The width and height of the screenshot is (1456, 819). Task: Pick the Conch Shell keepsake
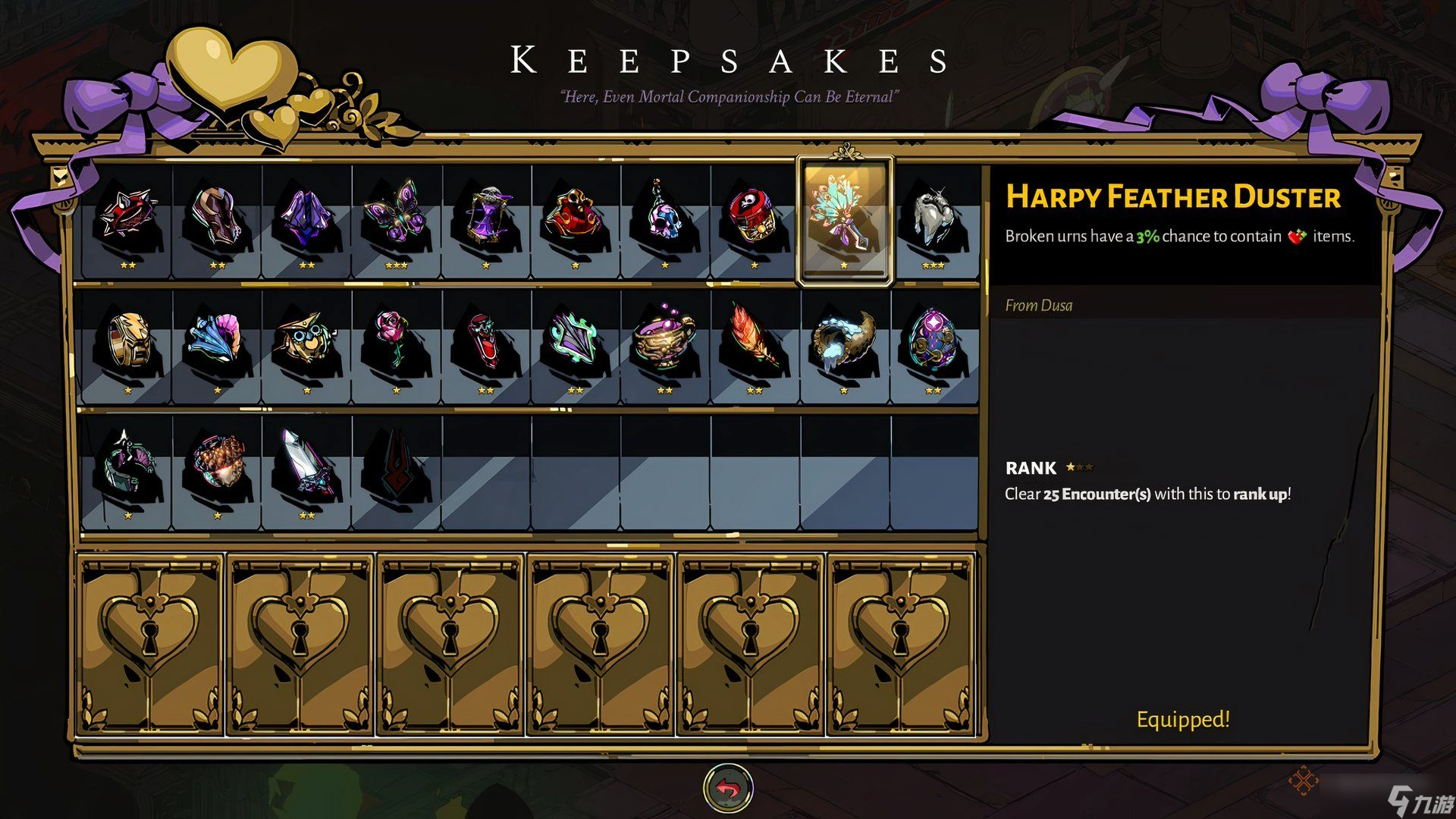coord(217,343)
